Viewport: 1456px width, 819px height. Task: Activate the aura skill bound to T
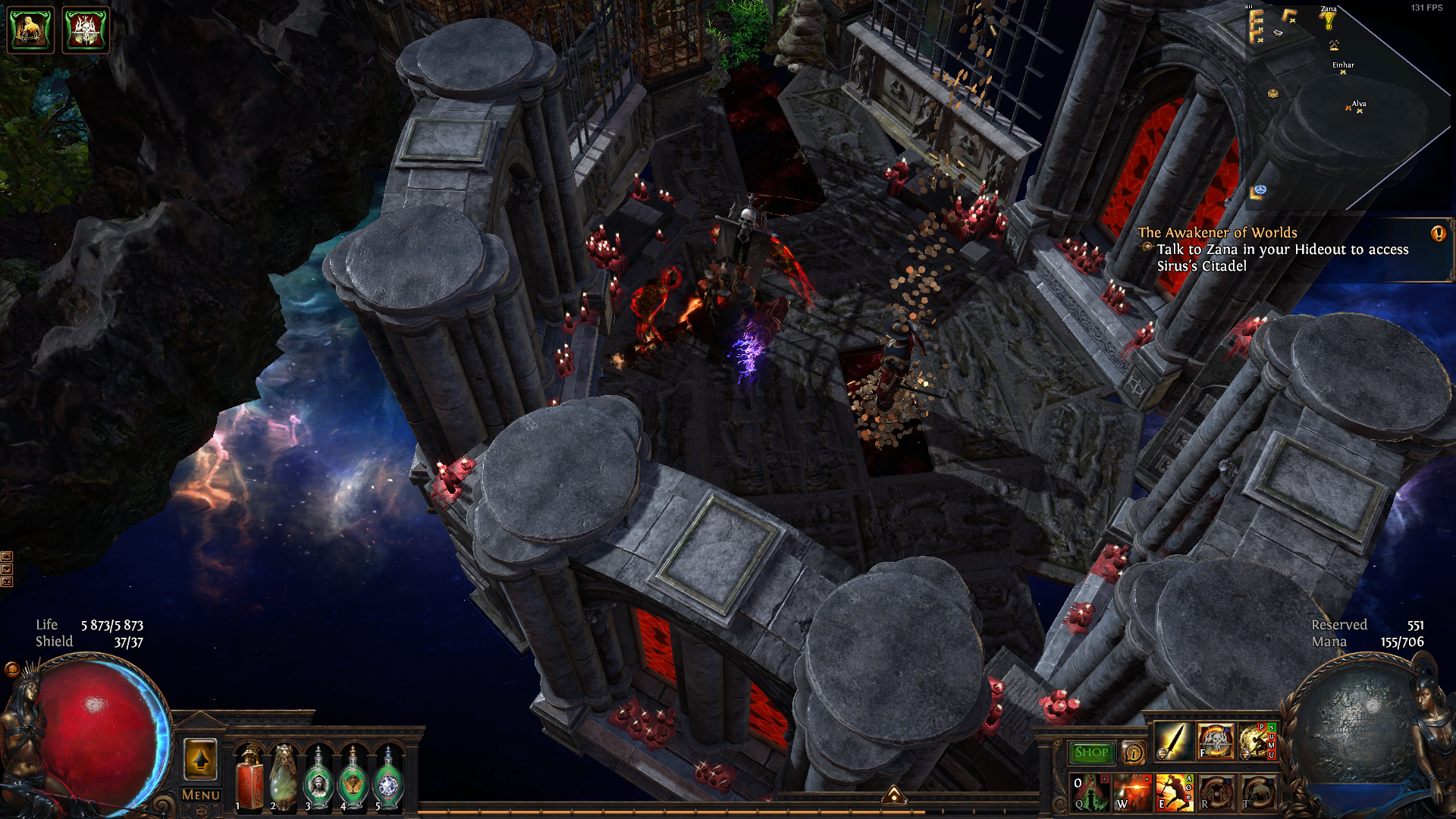[1257, 792]
